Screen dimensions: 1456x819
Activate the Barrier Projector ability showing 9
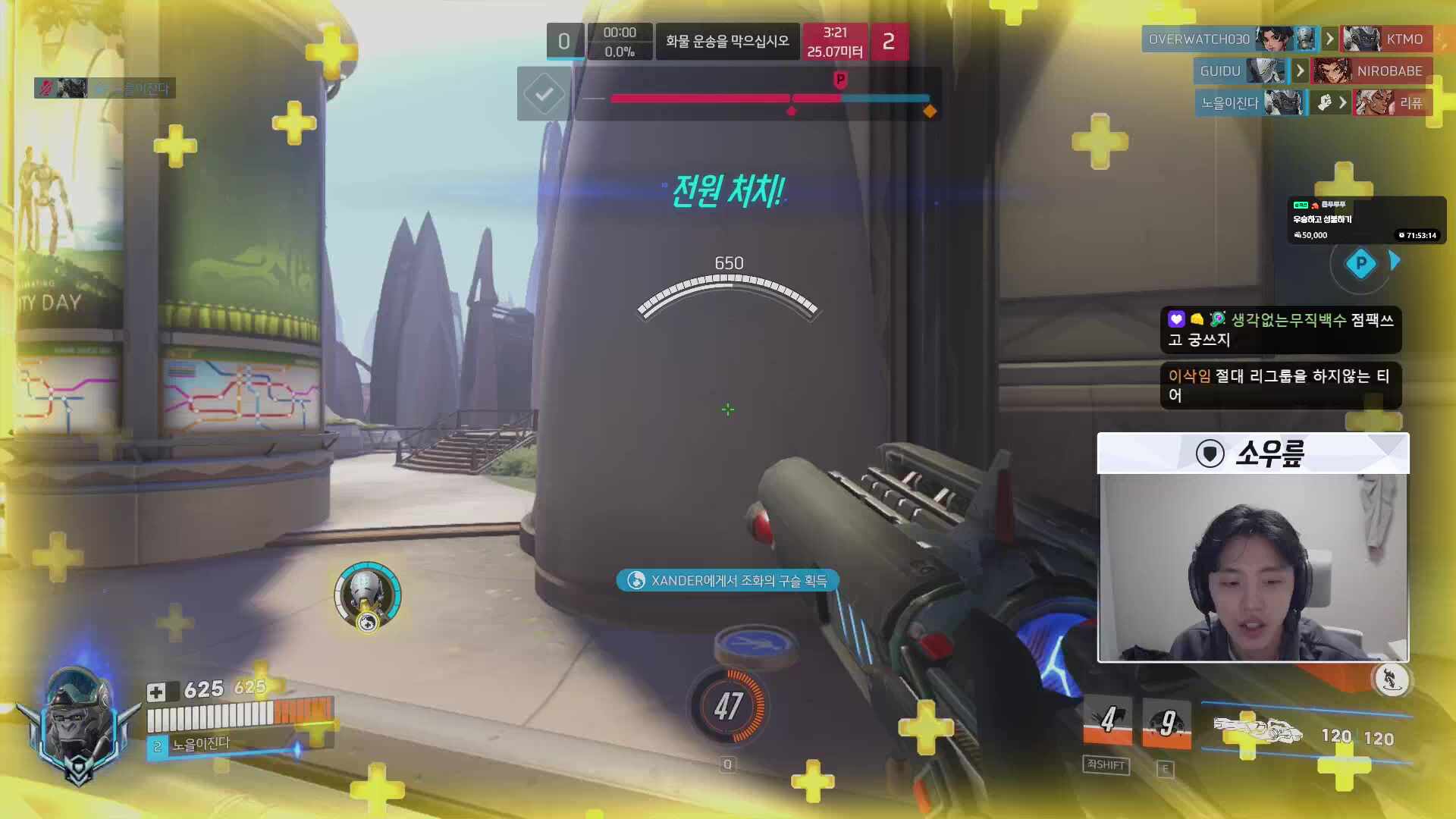point(1166,723)
